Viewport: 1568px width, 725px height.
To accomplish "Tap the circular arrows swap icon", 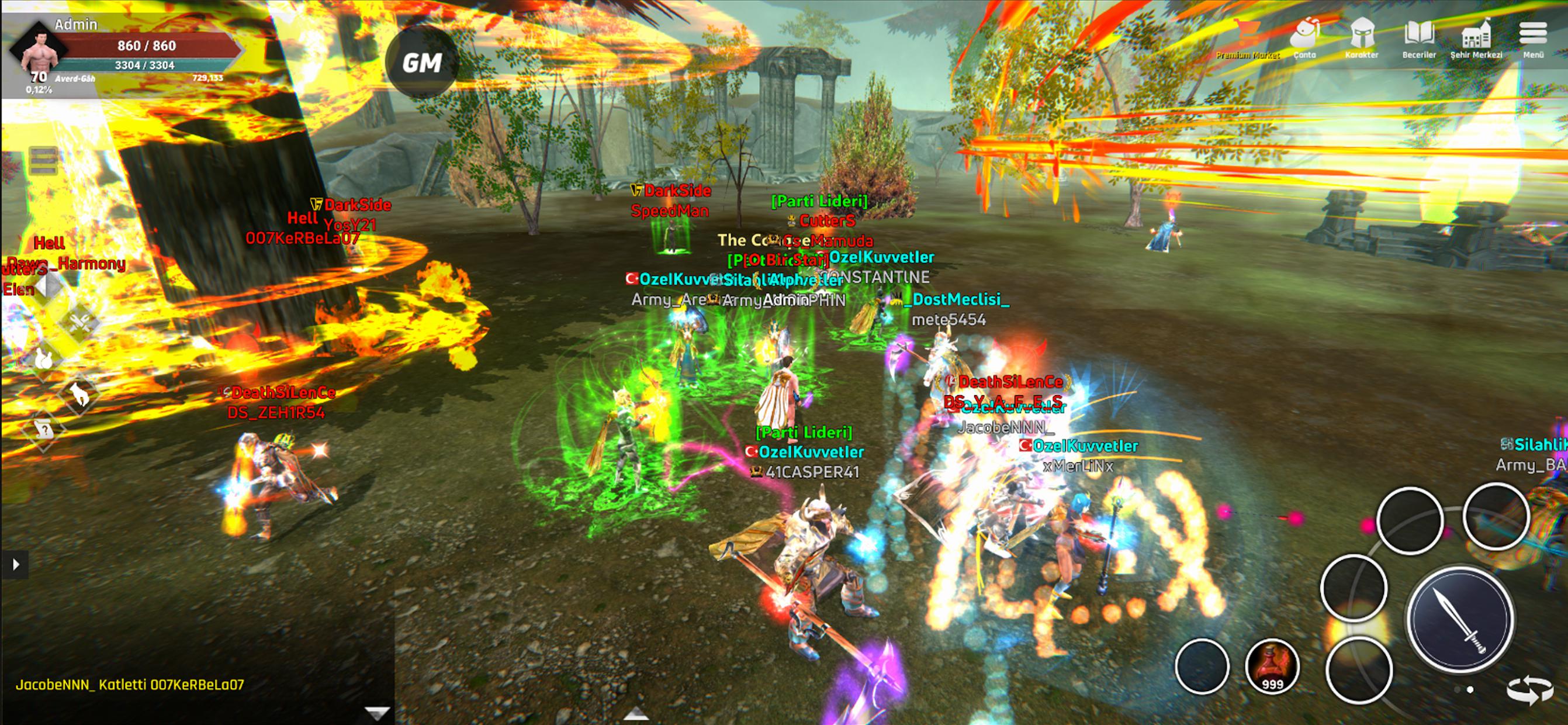I will (1529, 691).
